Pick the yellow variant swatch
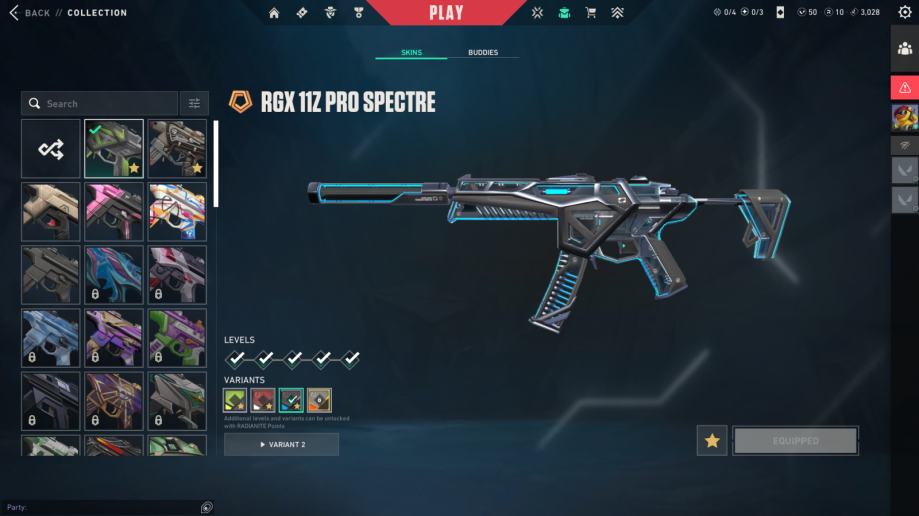The height and width of the screenshot is (516, 919). [319, 400]
